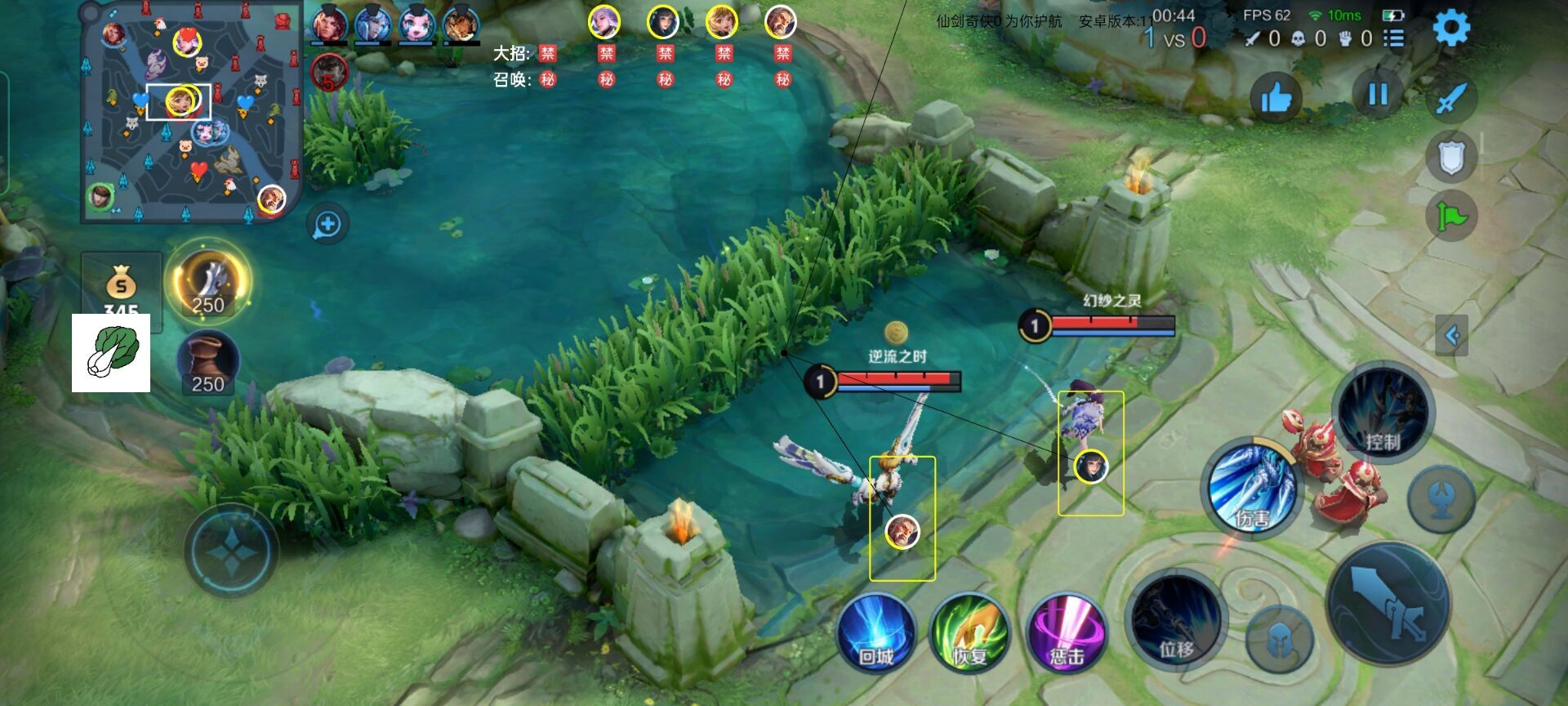Send the sword attack signal
1568x706 pixels.
(x=1451, y=99)
